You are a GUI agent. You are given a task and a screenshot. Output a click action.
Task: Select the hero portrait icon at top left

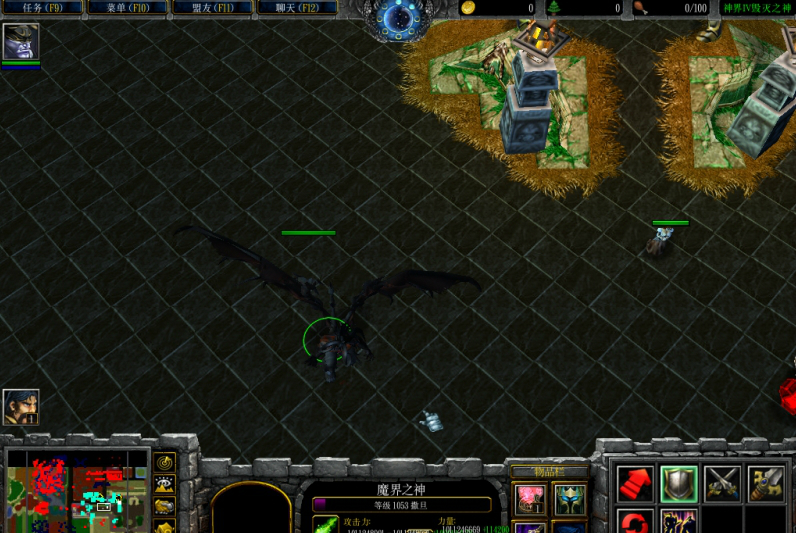pyautogui.click(x=21, y=41)
